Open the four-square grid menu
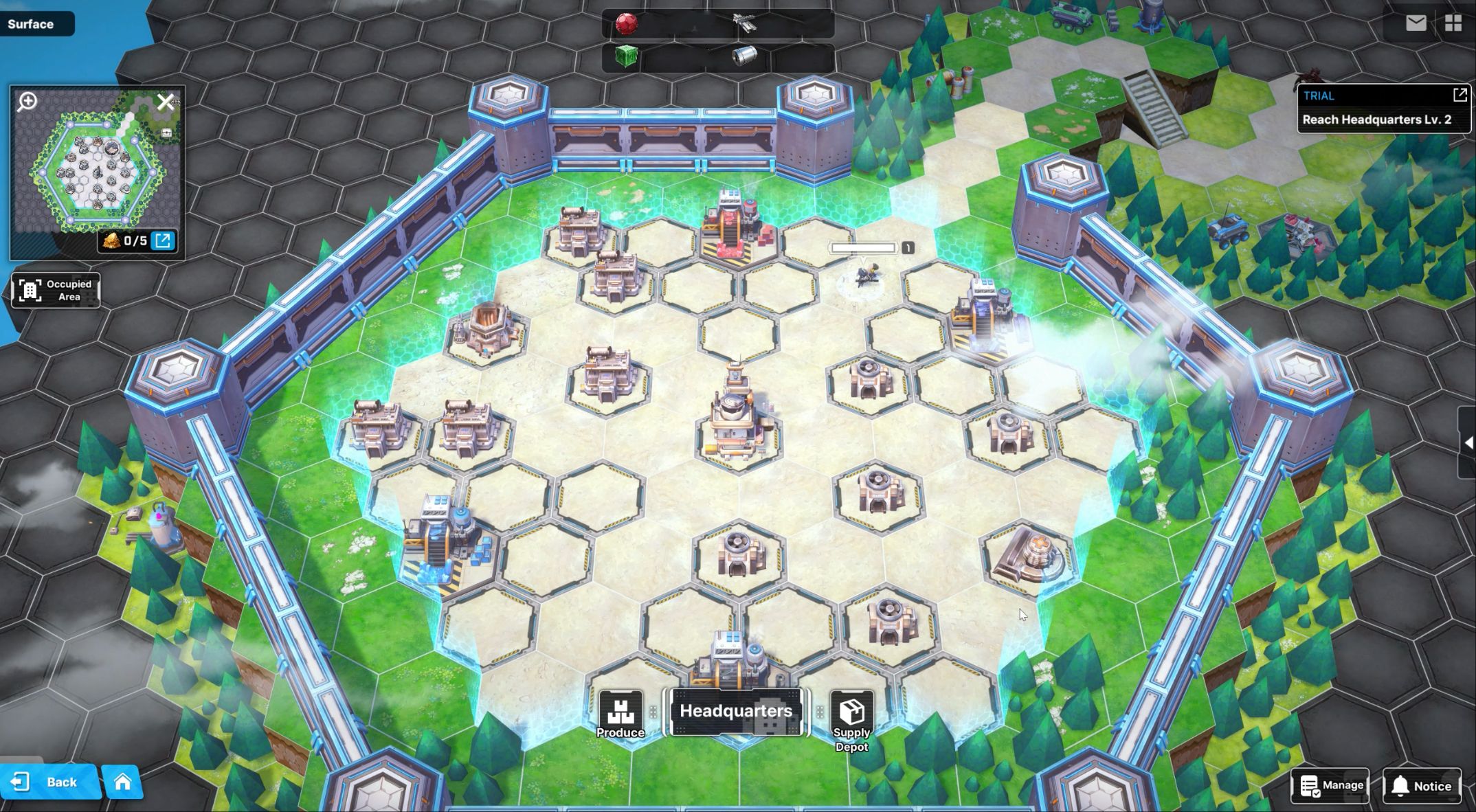 pyautogui.click(x=1453, y=23)
